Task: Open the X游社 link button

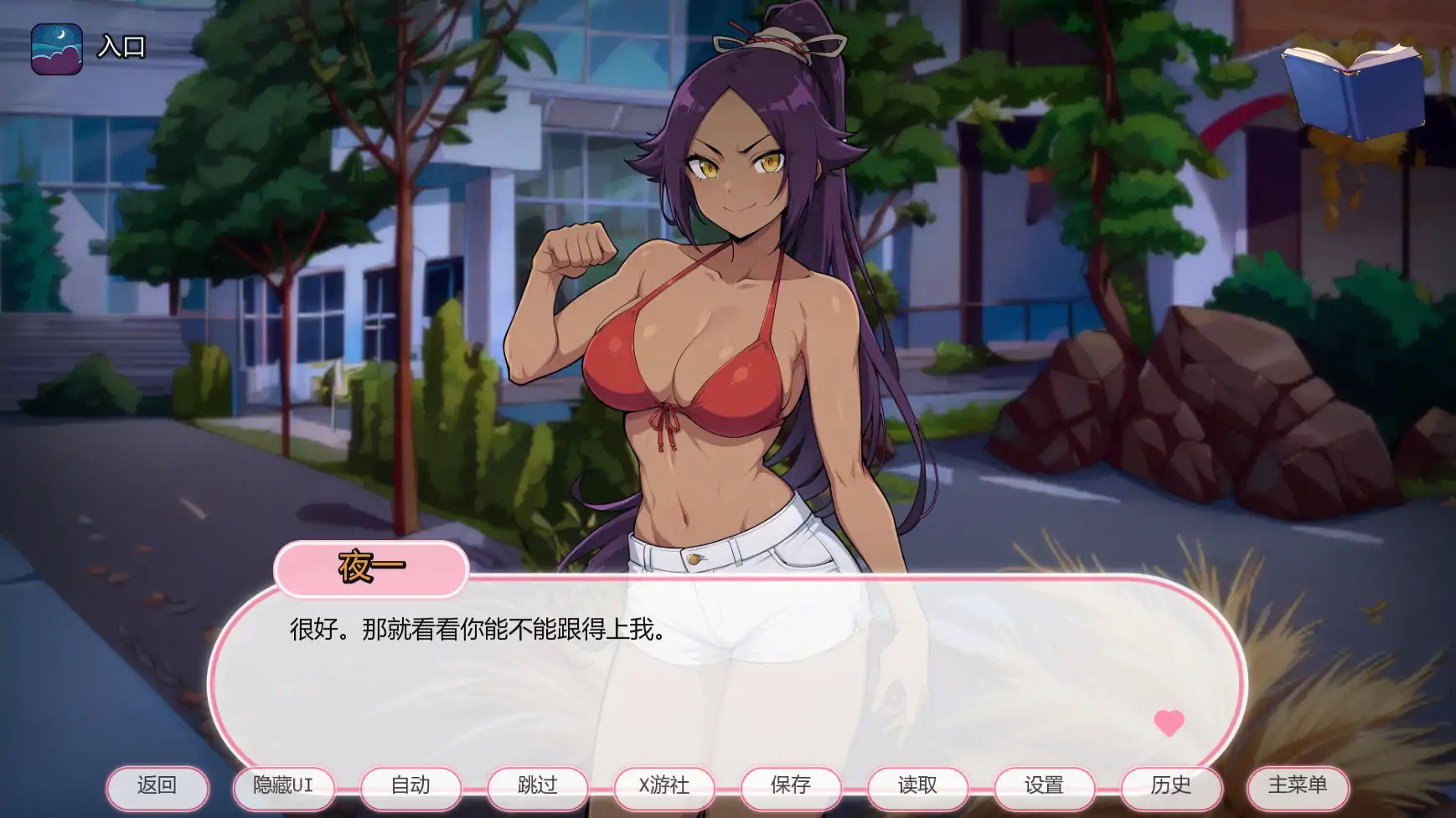Action: pyautogui.click(x=664, y=787)
